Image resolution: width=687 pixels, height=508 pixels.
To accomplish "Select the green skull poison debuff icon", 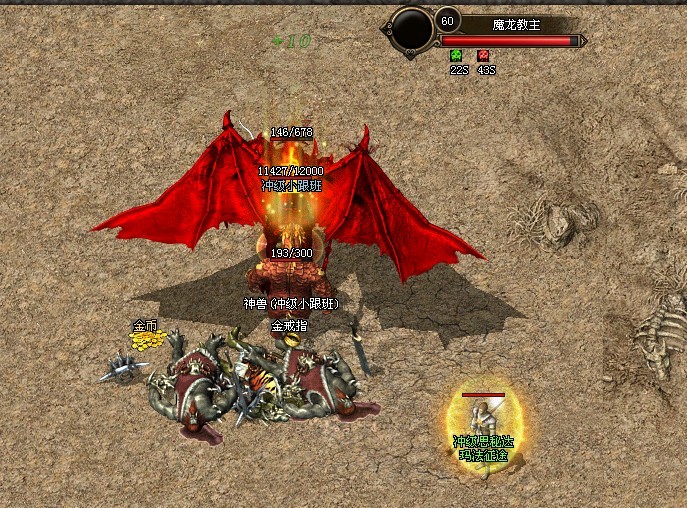I will pos(457,56).
